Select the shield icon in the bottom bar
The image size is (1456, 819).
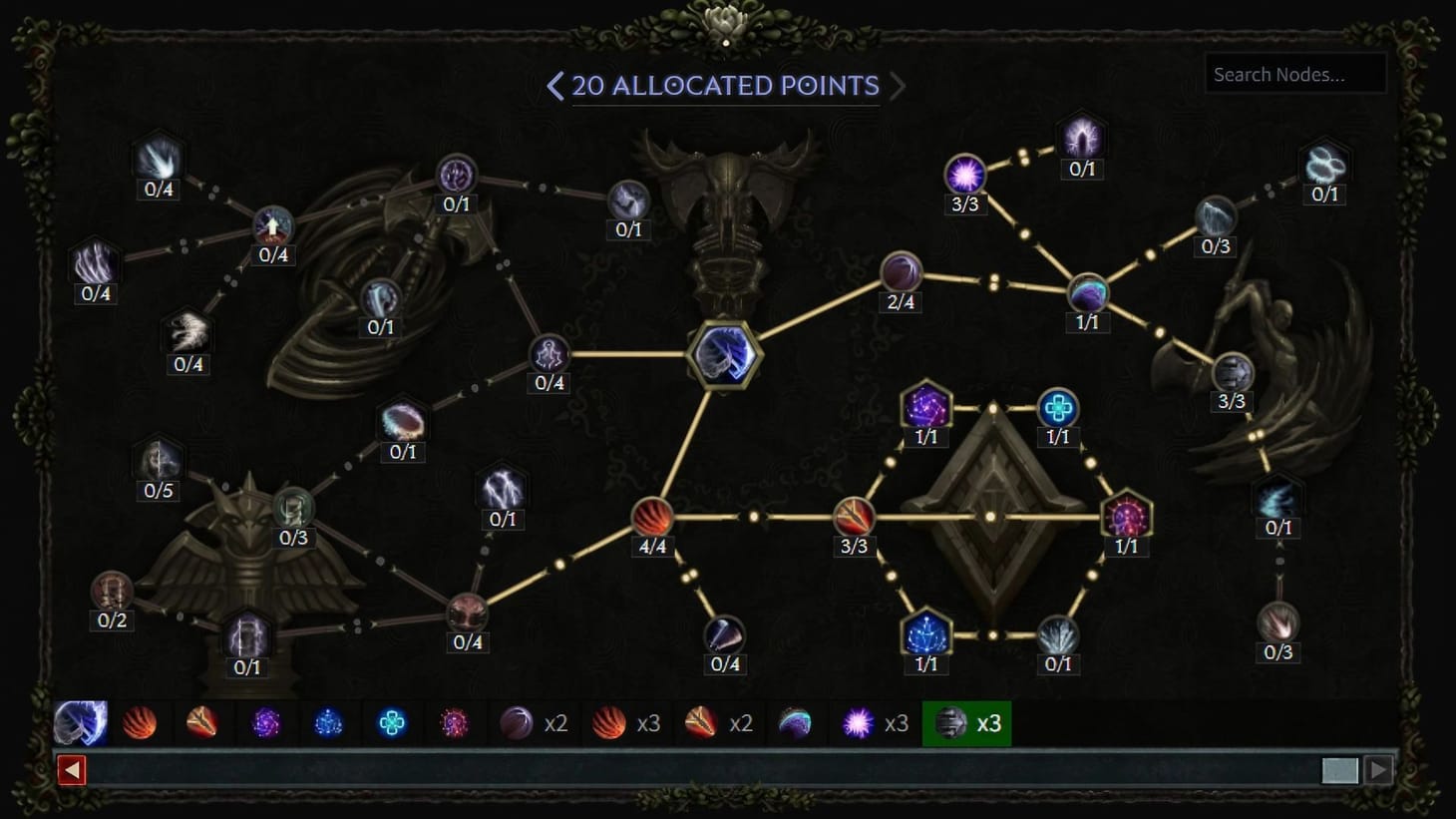[x=82, y=723]
